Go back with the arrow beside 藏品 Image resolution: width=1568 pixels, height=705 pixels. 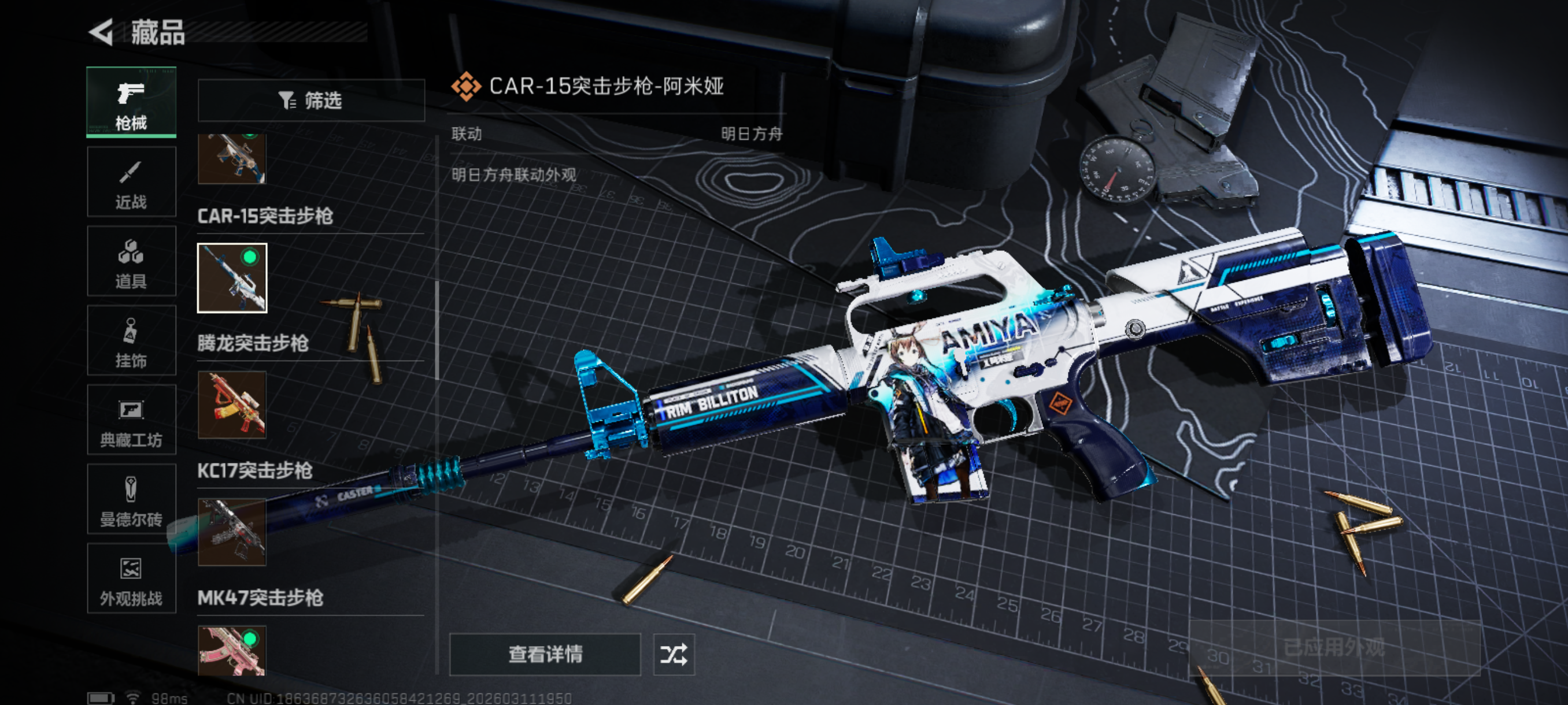[102, 32]
